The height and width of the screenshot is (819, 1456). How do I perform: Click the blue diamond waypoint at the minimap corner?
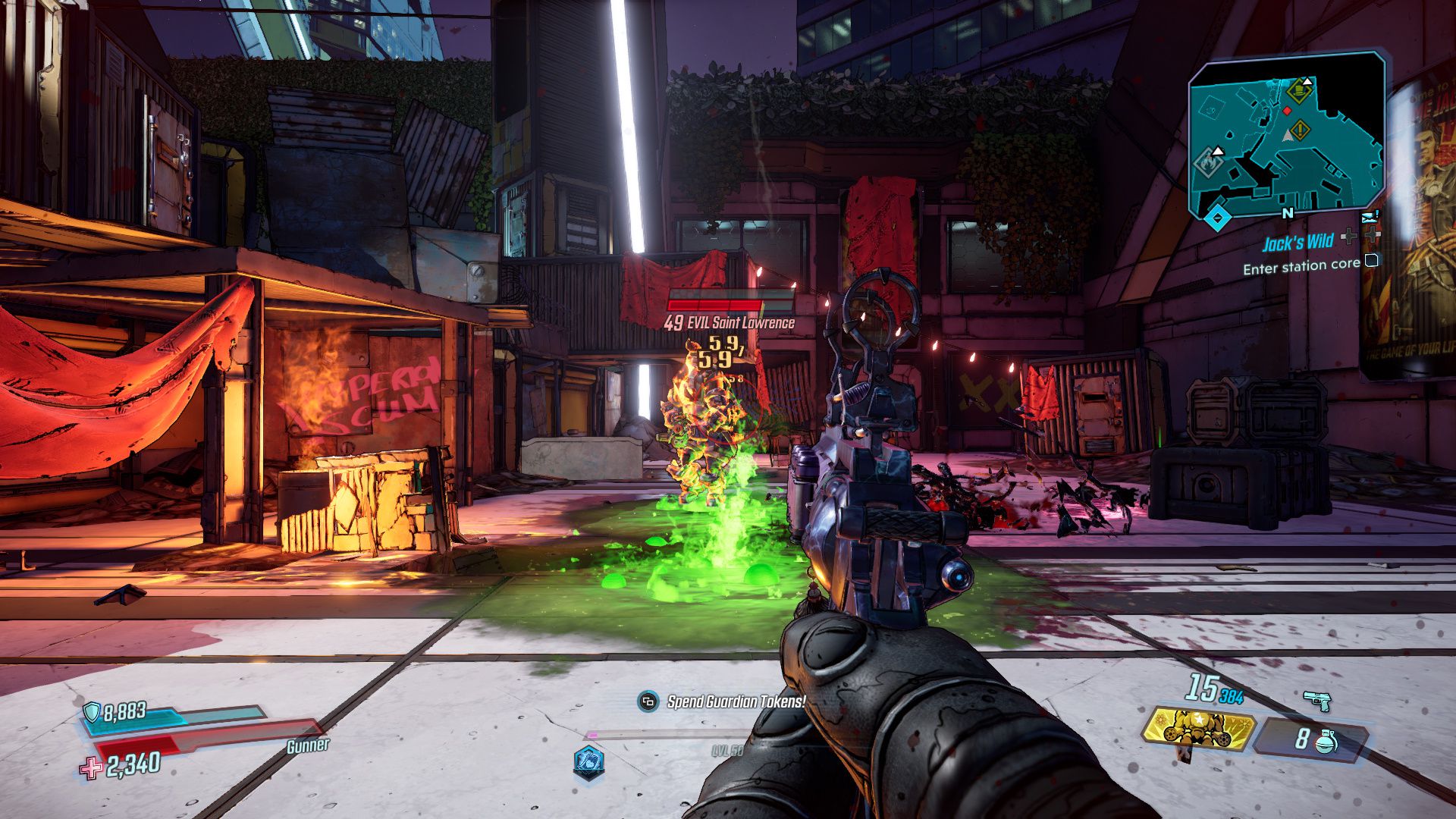click(1216, 218)
